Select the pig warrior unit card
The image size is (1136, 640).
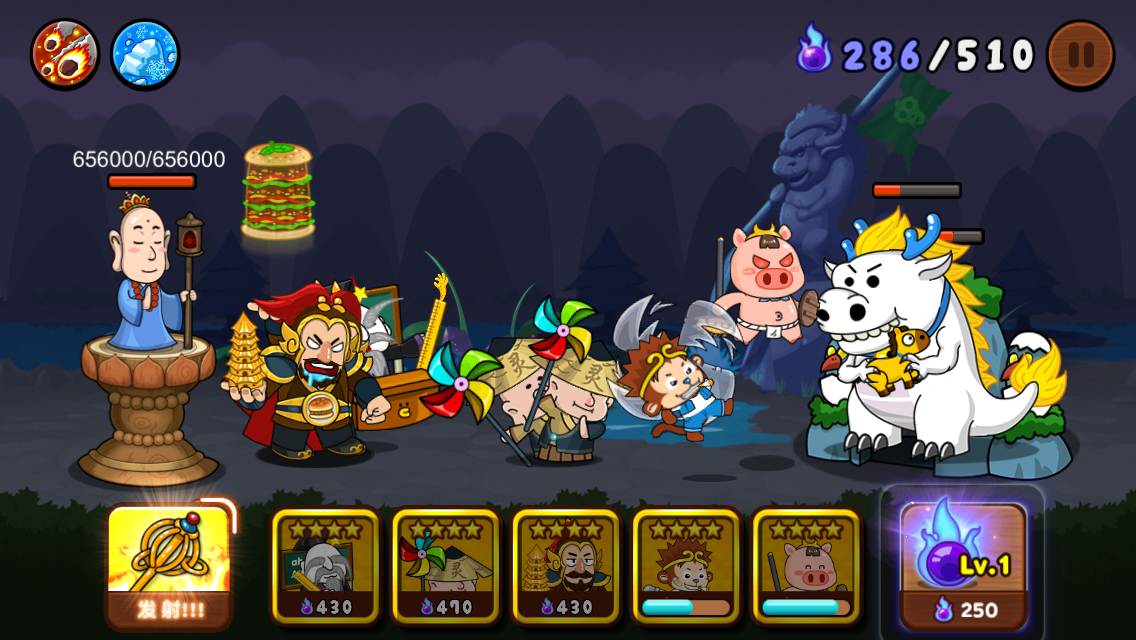[806, 566]
